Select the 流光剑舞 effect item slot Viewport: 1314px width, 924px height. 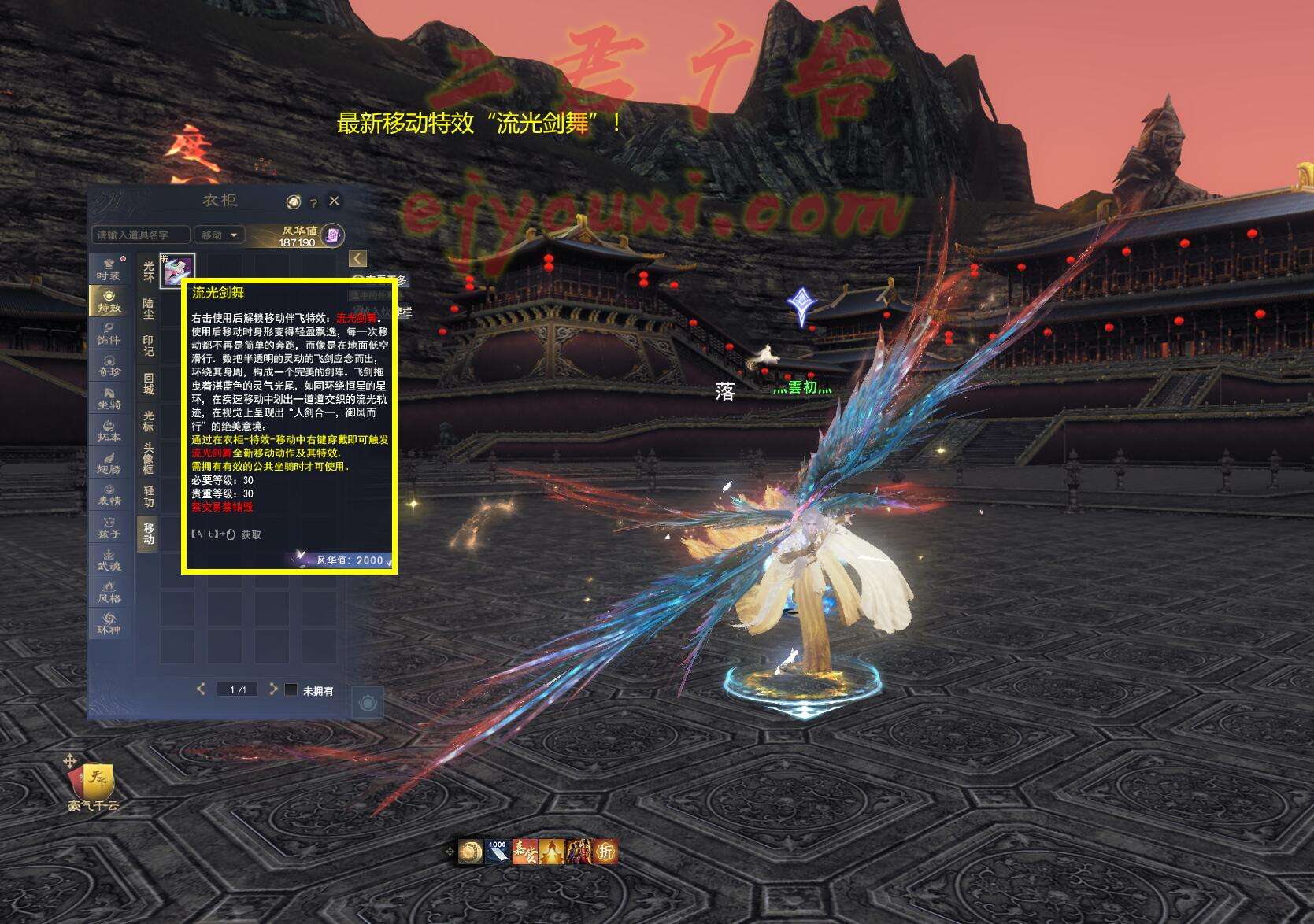(x=177, y=270)
